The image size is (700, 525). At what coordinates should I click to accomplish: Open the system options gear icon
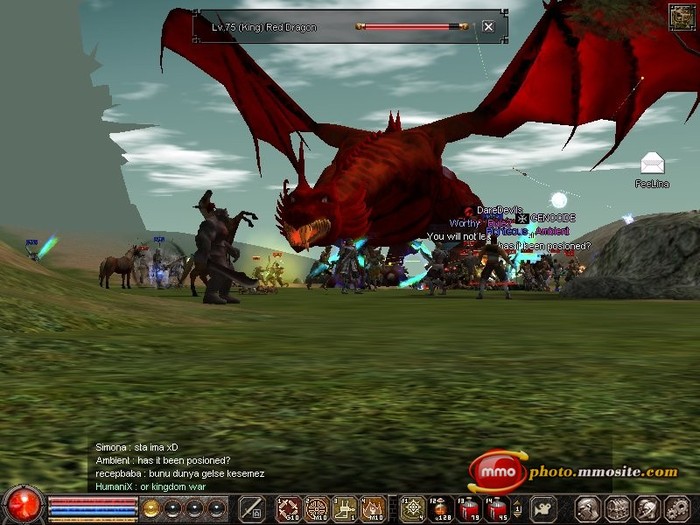coord(675,509)
